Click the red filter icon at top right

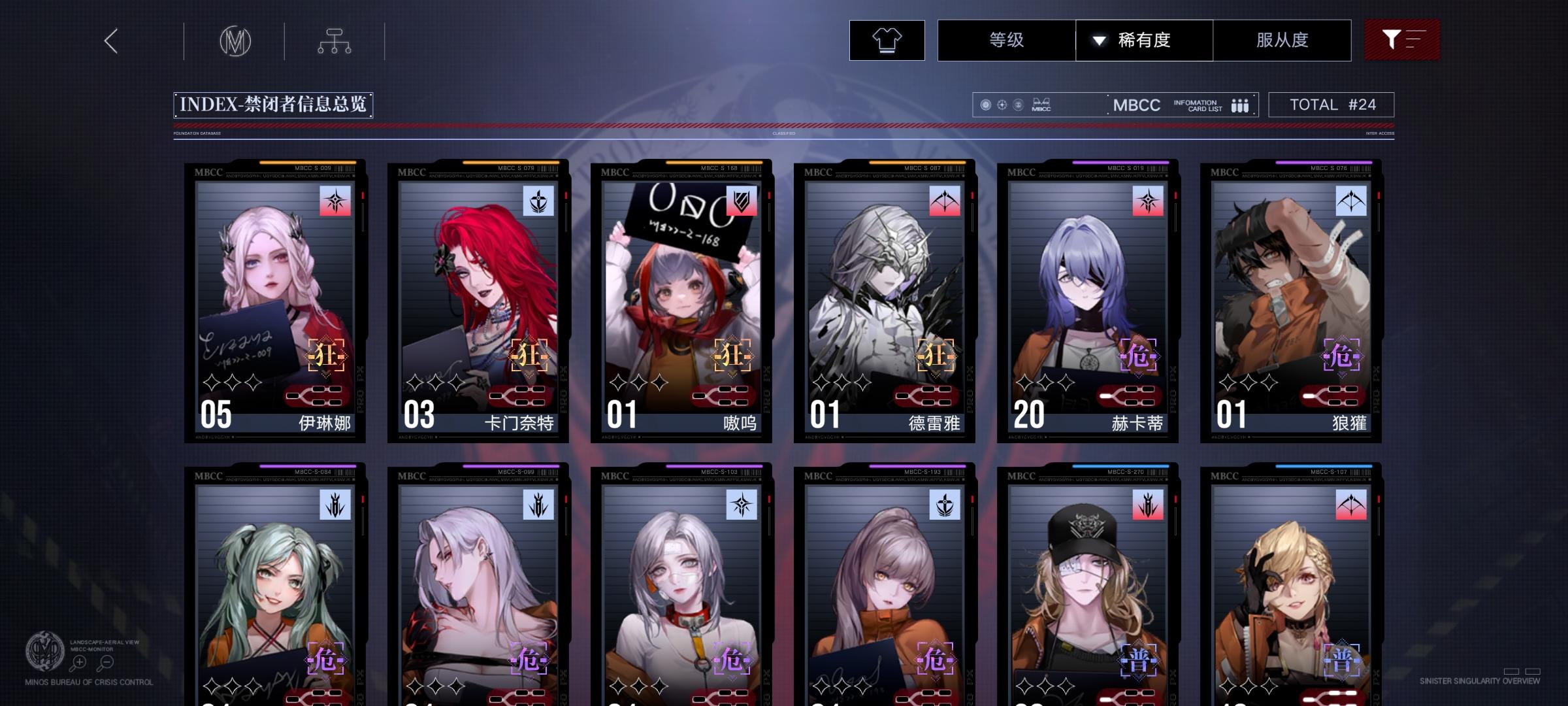tap(1402, 40)
